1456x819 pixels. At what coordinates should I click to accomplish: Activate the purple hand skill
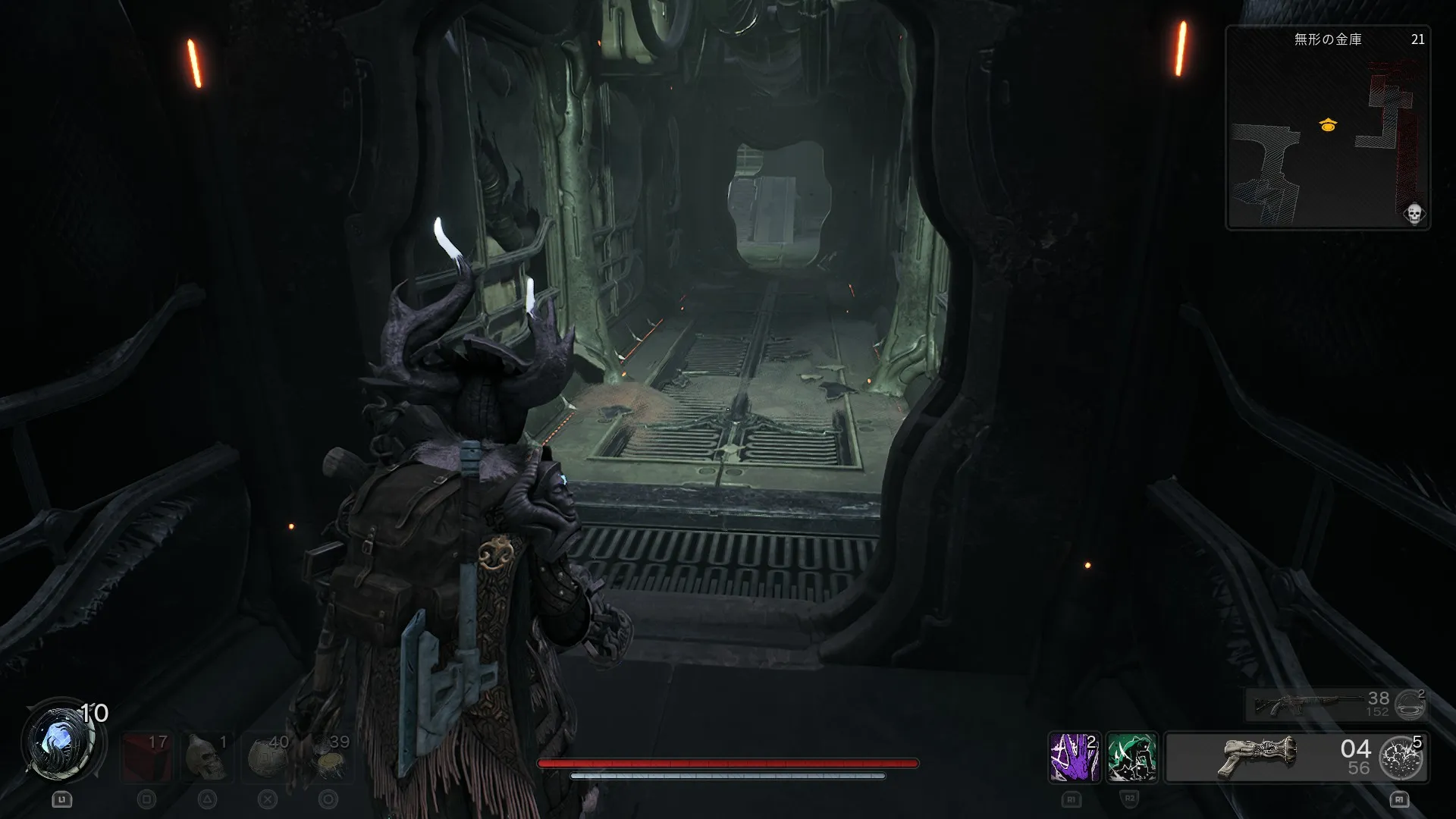[x=1073, y=757]
